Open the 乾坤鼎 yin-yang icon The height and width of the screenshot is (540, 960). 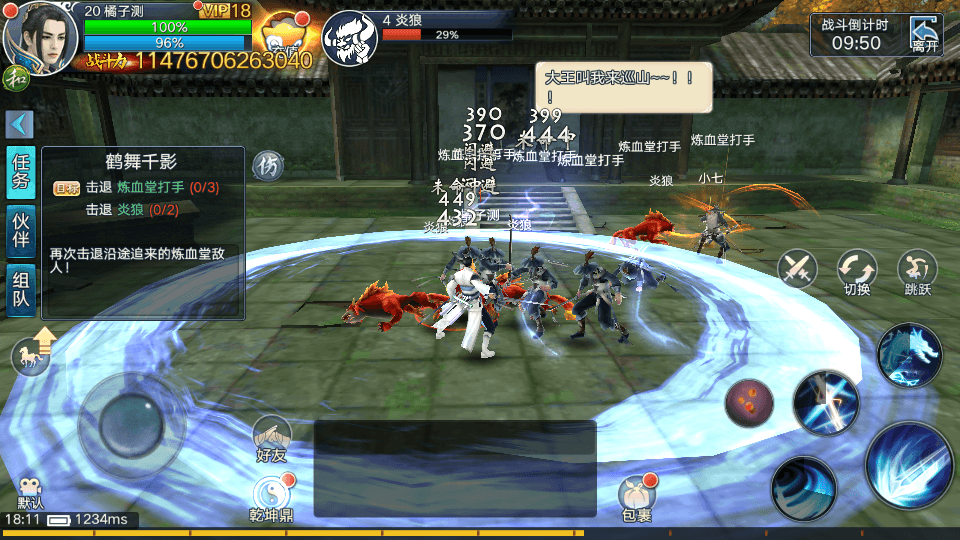(271, 497)
